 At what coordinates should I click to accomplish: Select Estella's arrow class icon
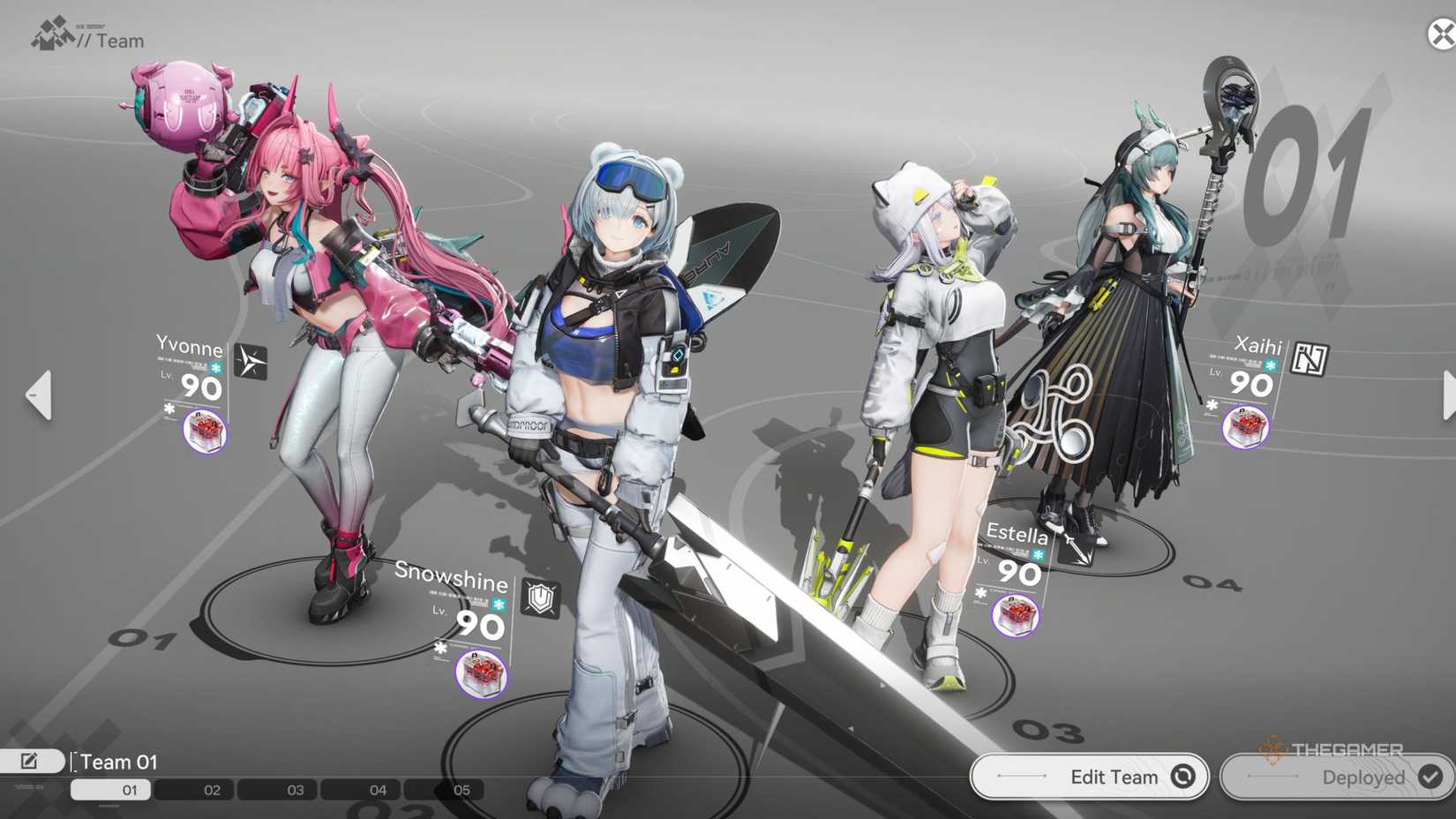pyautogui.click(x=1076, y=549)
